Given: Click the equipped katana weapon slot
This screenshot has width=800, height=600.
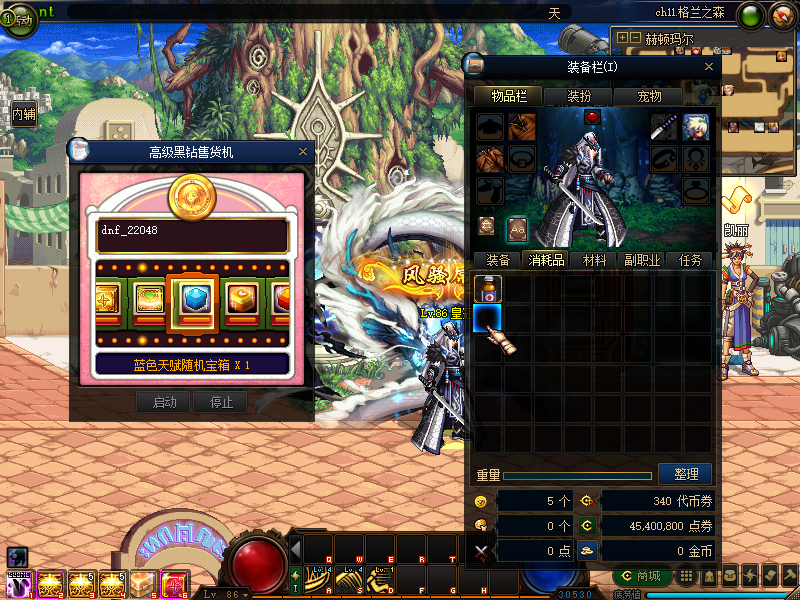Looking at the screenshot, I should 664,126.
